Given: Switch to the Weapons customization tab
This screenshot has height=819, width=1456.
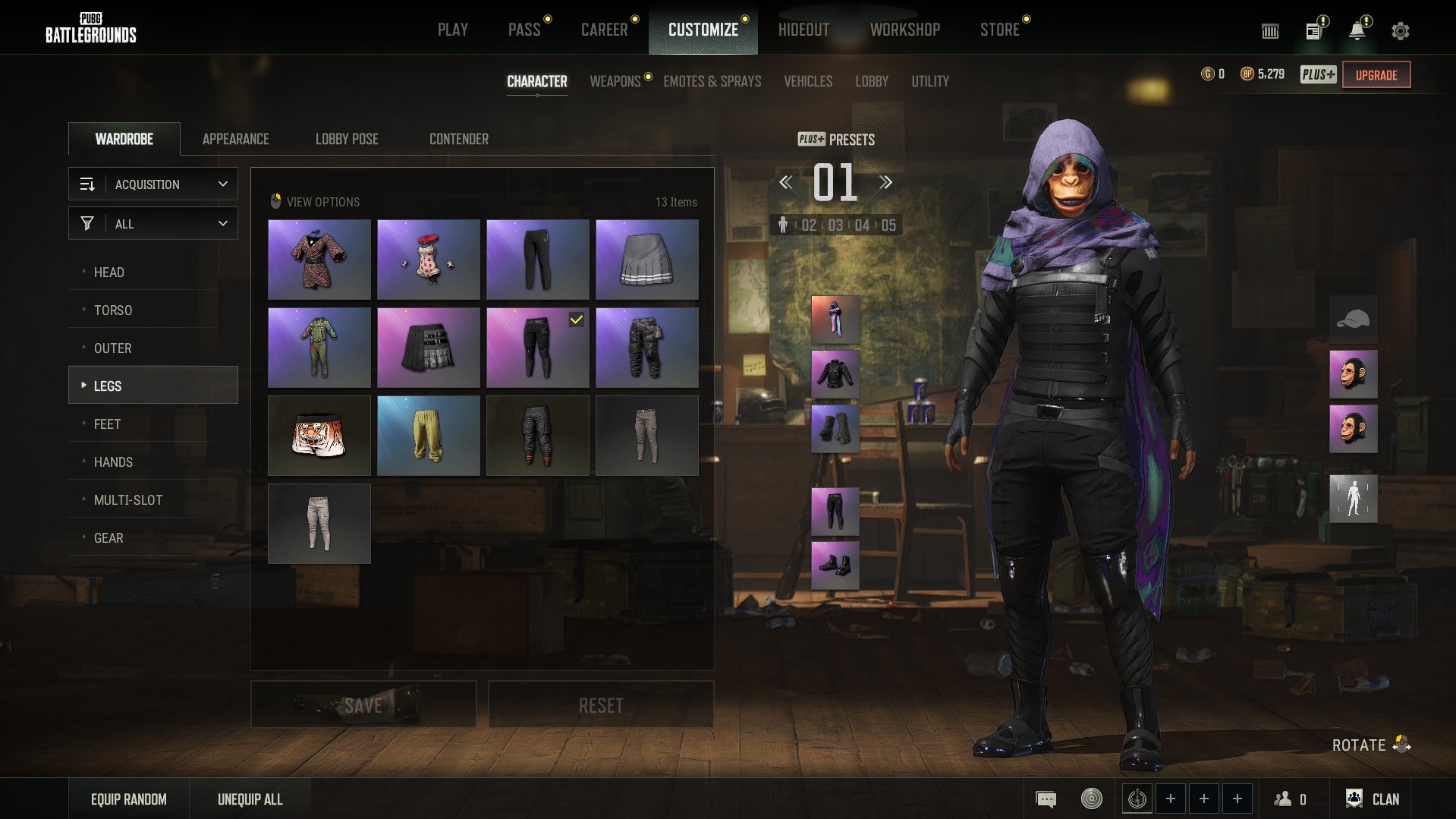Looking at the screenshot, I should [615, 81].
